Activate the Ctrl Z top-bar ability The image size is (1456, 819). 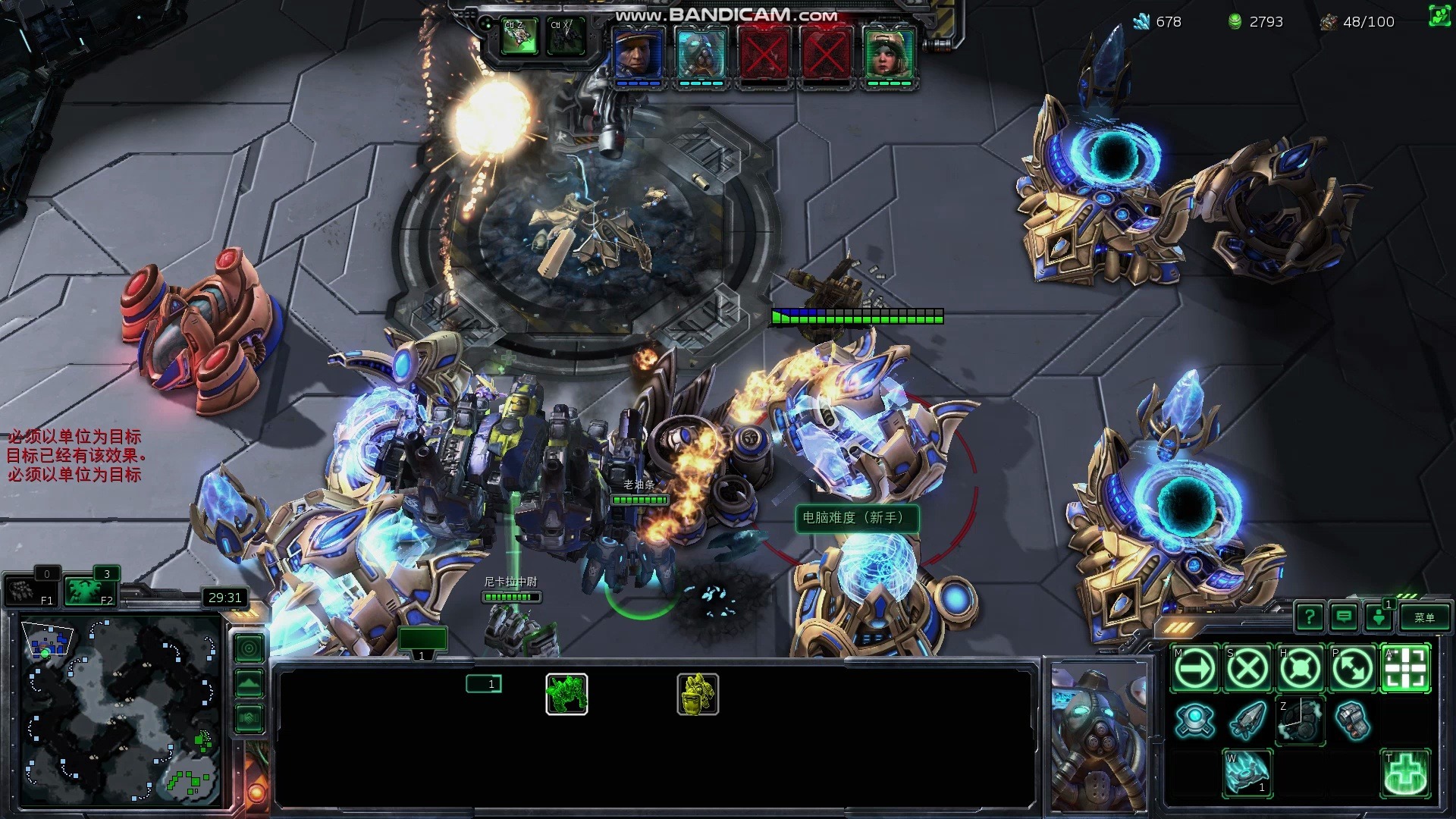(519, 36)
